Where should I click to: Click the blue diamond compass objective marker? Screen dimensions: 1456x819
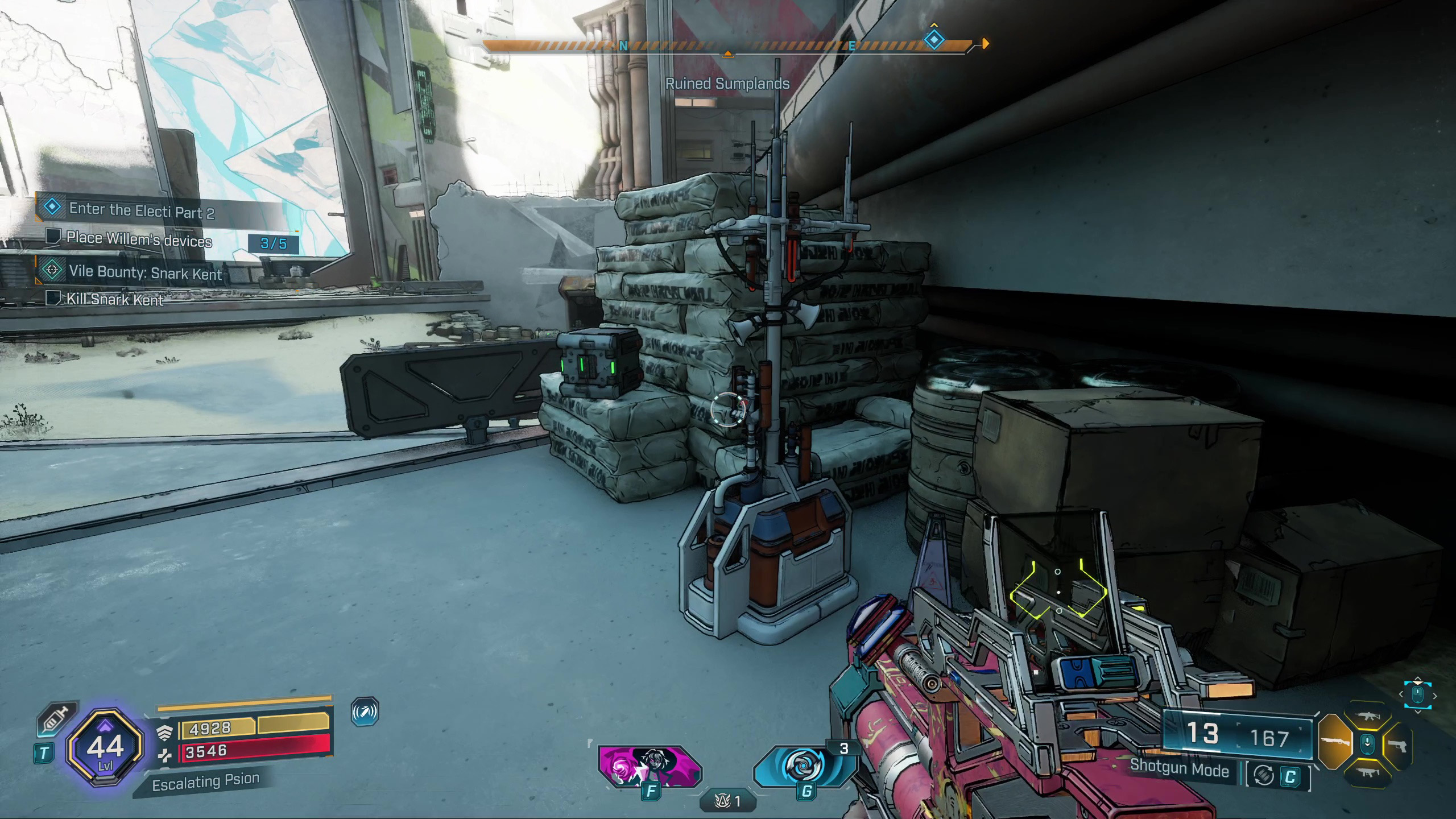point(934,40)
